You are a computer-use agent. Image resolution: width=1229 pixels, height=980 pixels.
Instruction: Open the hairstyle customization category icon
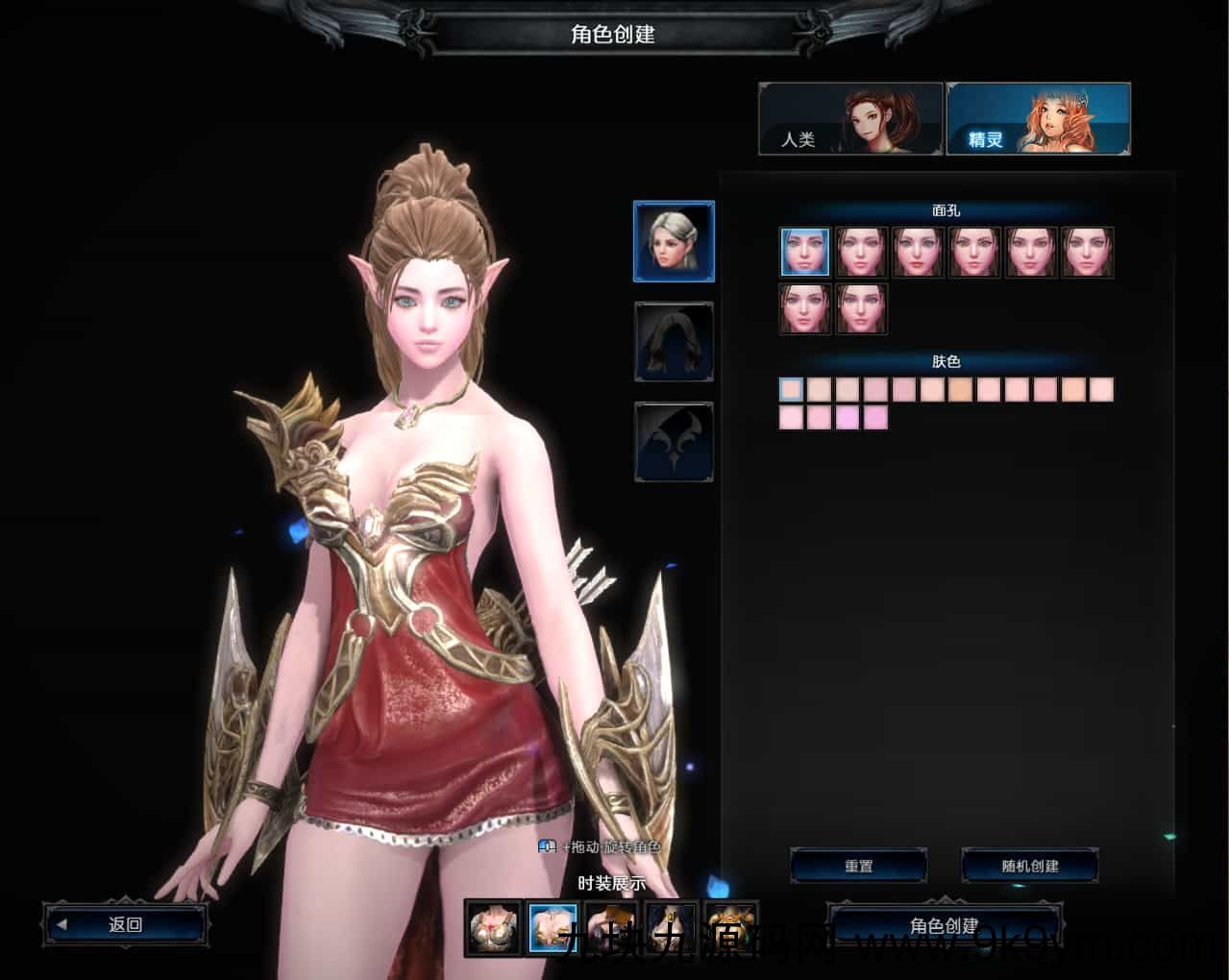674,342
